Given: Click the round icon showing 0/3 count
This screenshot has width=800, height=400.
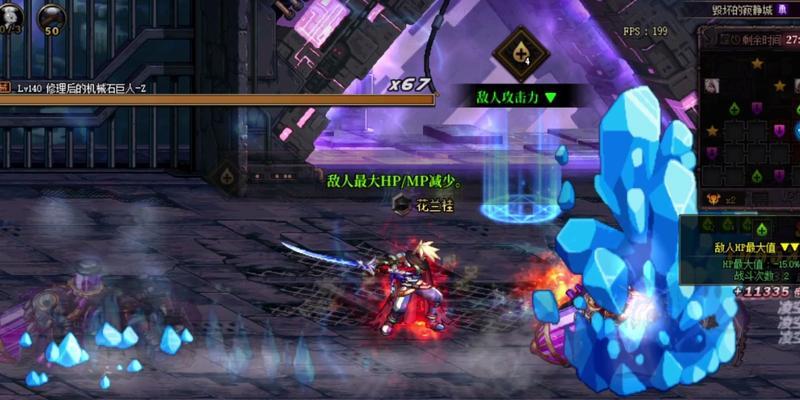Looking at the screenshot, I should (x=10, y=18).
